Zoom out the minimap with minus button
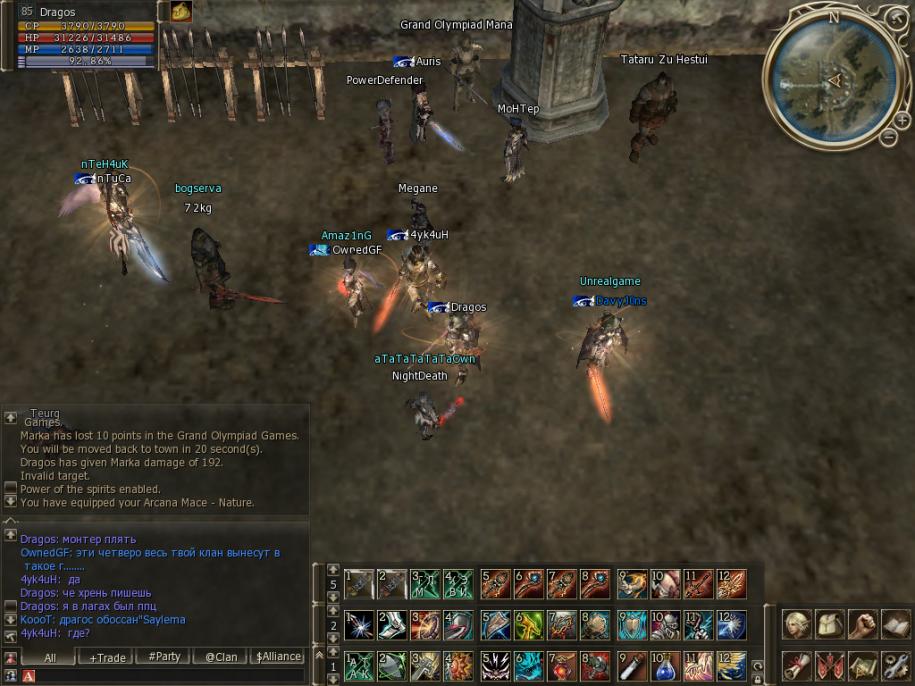The width and height of the screenshot is (915, 686). (x=889, y=137)
